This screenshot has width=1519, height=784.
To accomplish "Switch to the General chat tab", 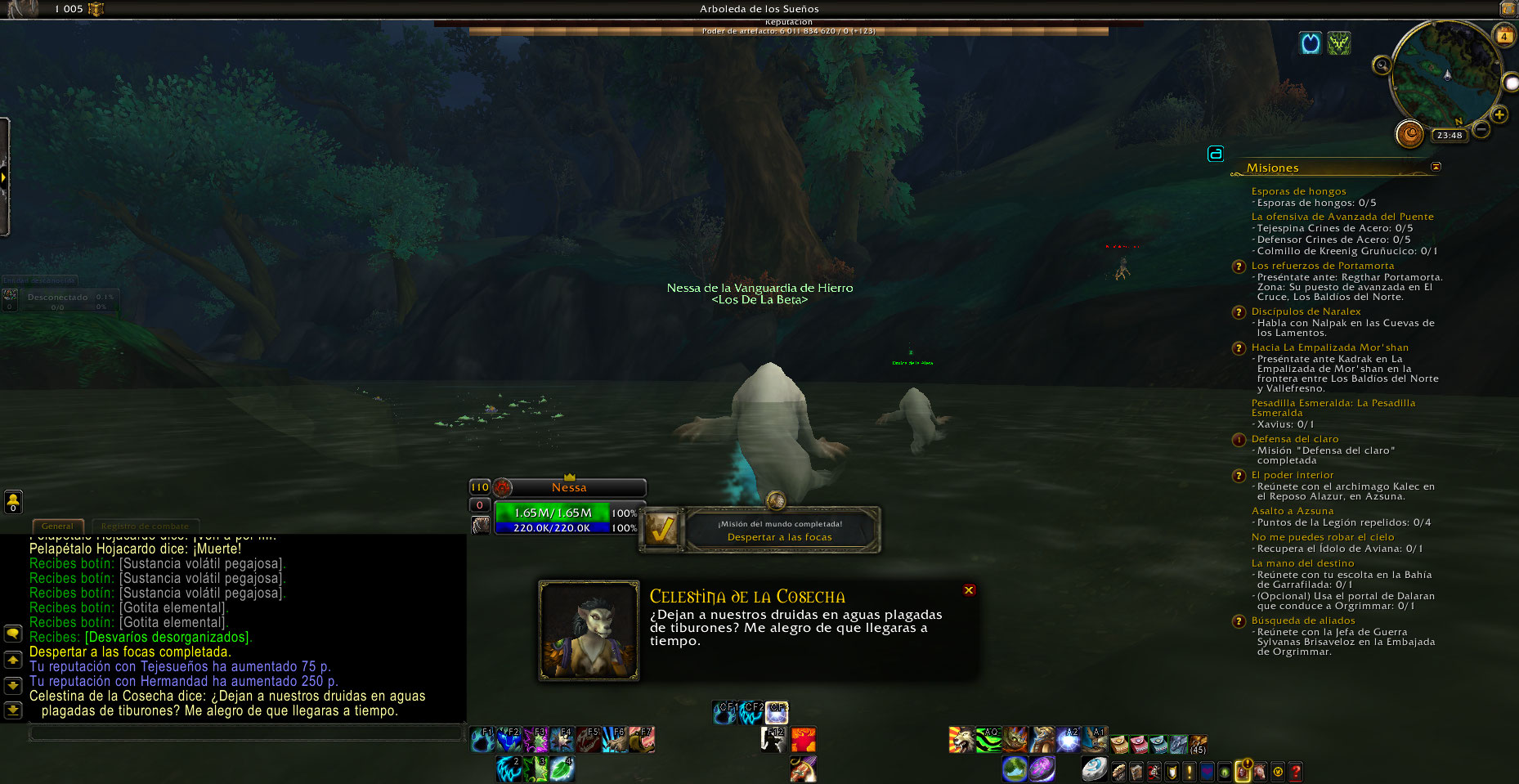I will coord(57,526).
